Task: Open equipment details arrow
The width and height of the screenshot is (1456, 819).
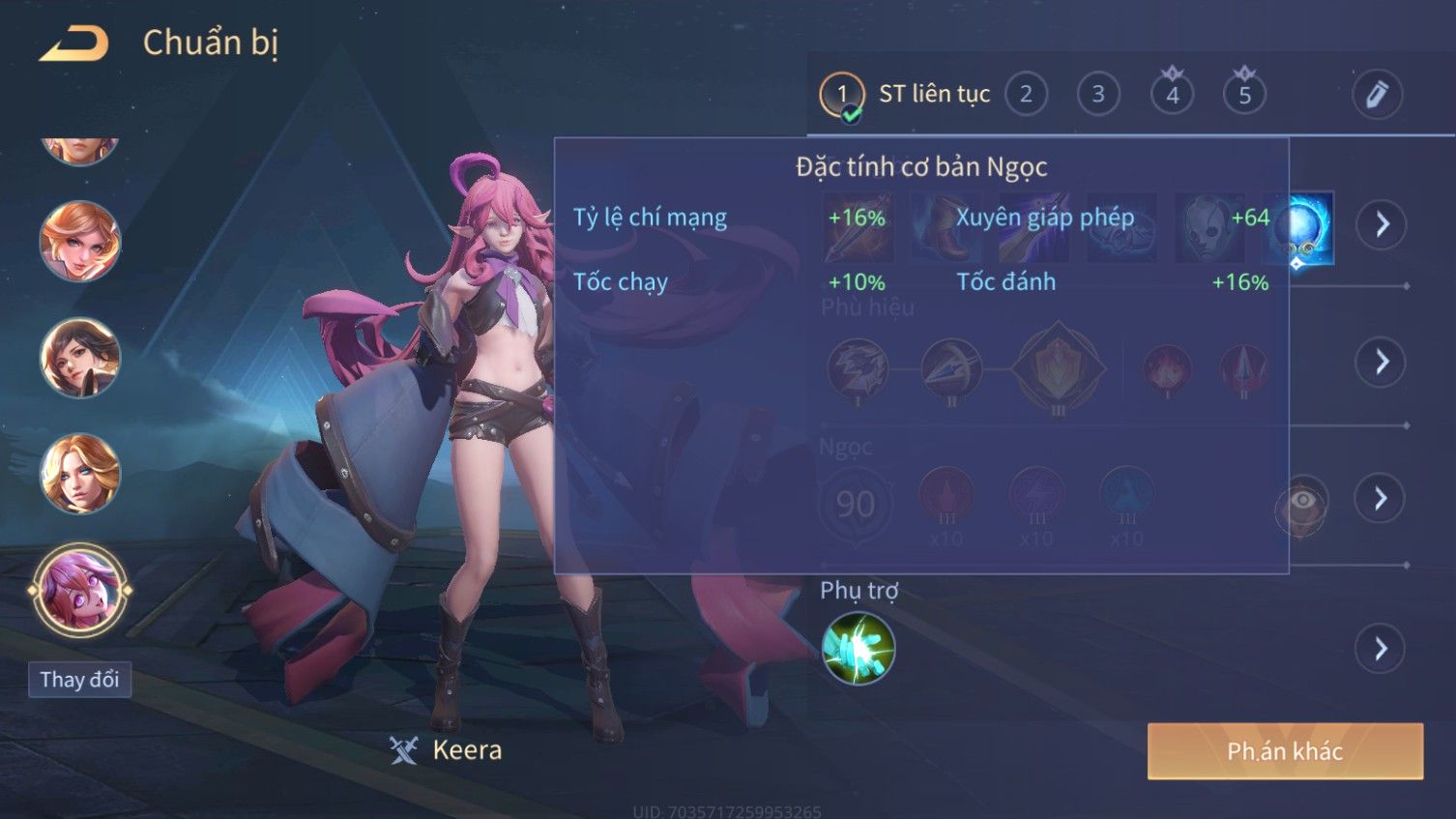Action: click(1382, 224)
